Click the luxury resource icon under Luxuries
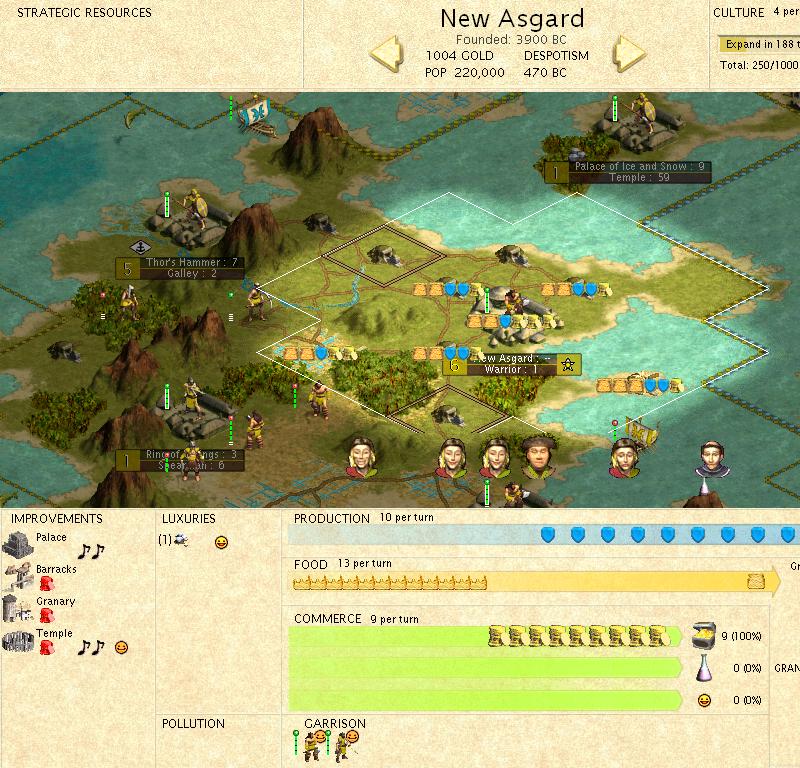 179,541
